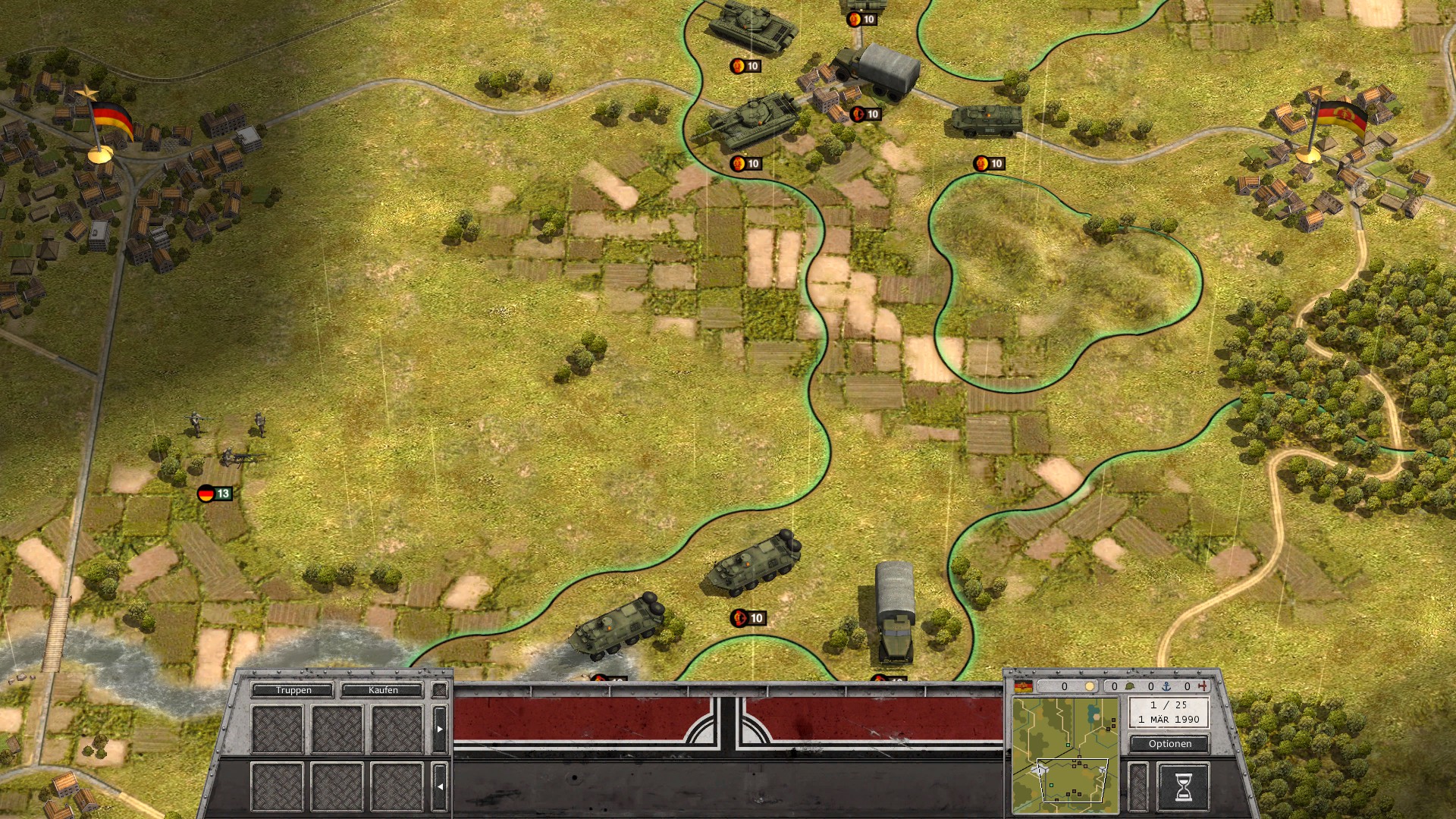Open the Truppen tab

pos(293,690)
